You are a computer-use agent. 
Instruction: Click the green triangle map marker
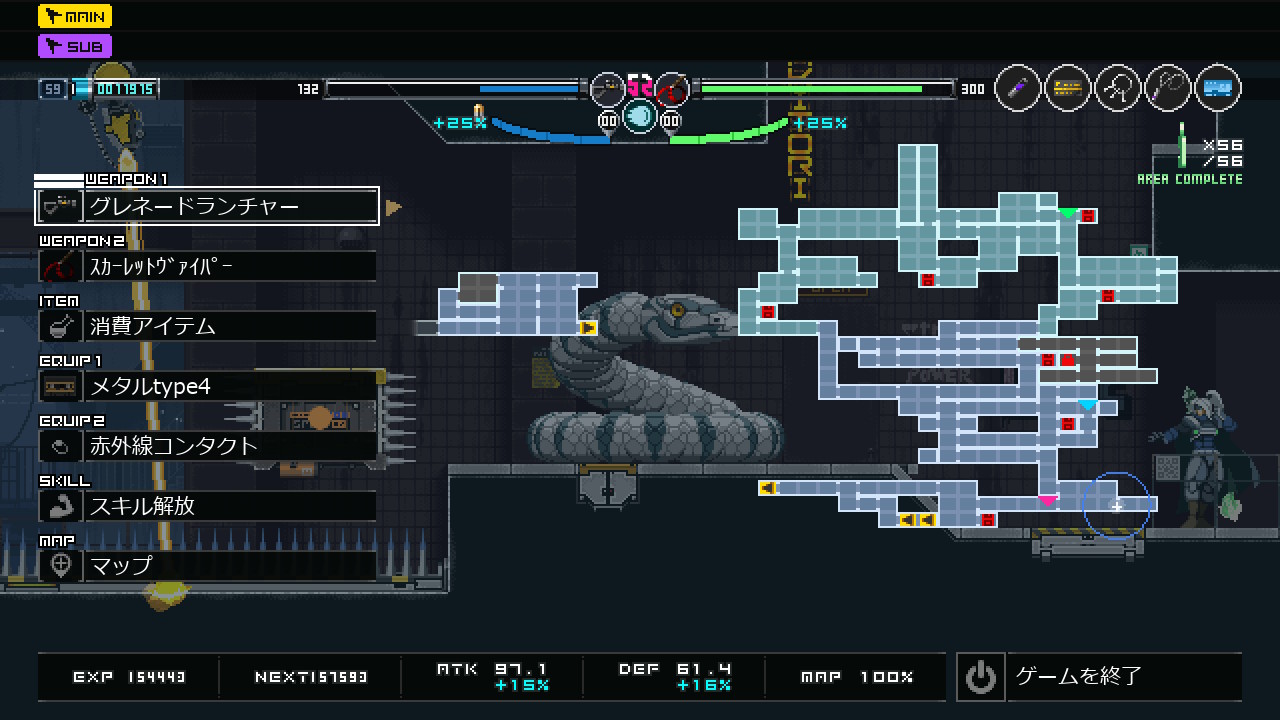tap(1067, 213)
